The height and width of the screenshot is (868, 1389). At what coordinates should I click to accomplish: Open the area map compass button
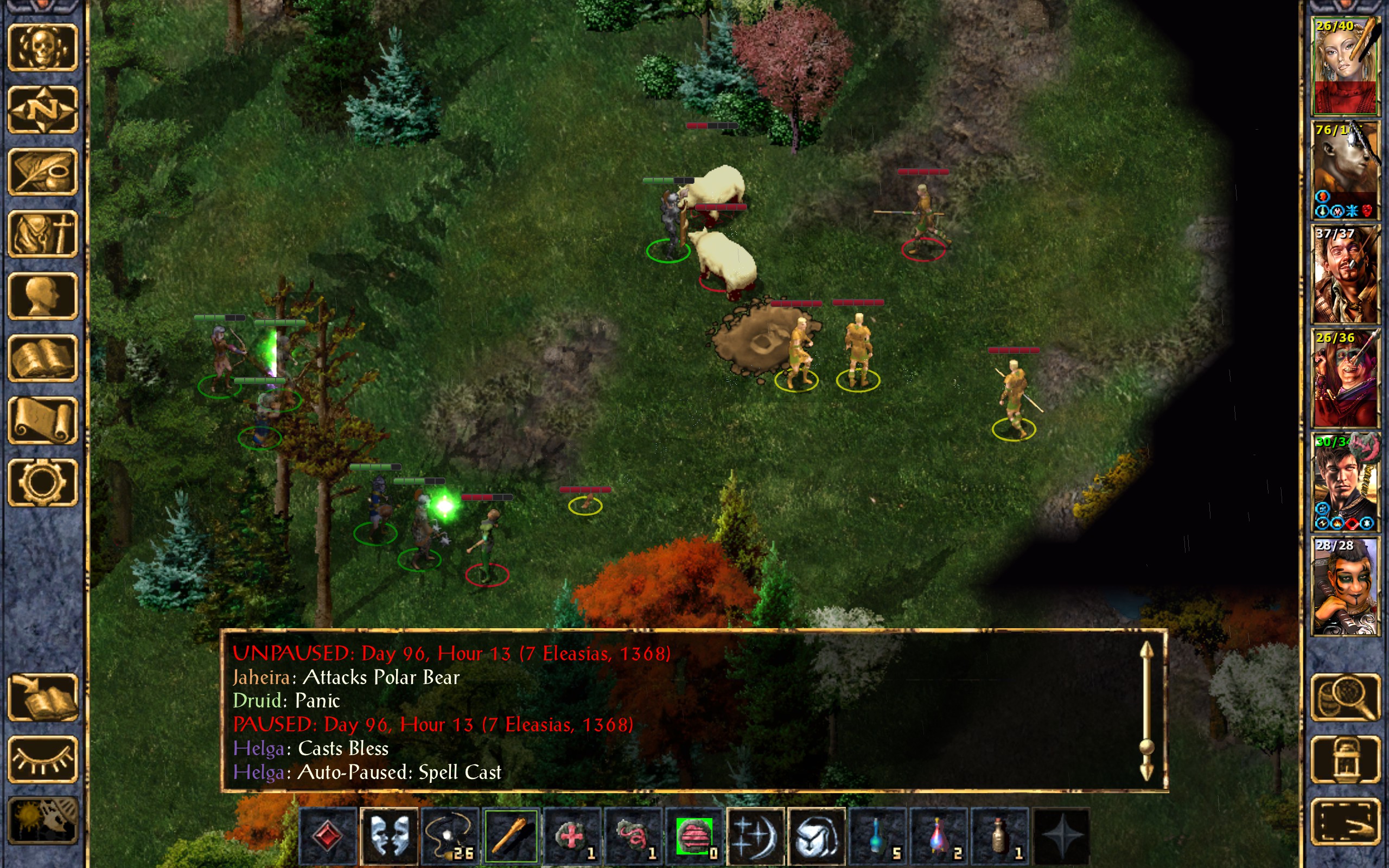click(x=42, y=110)
